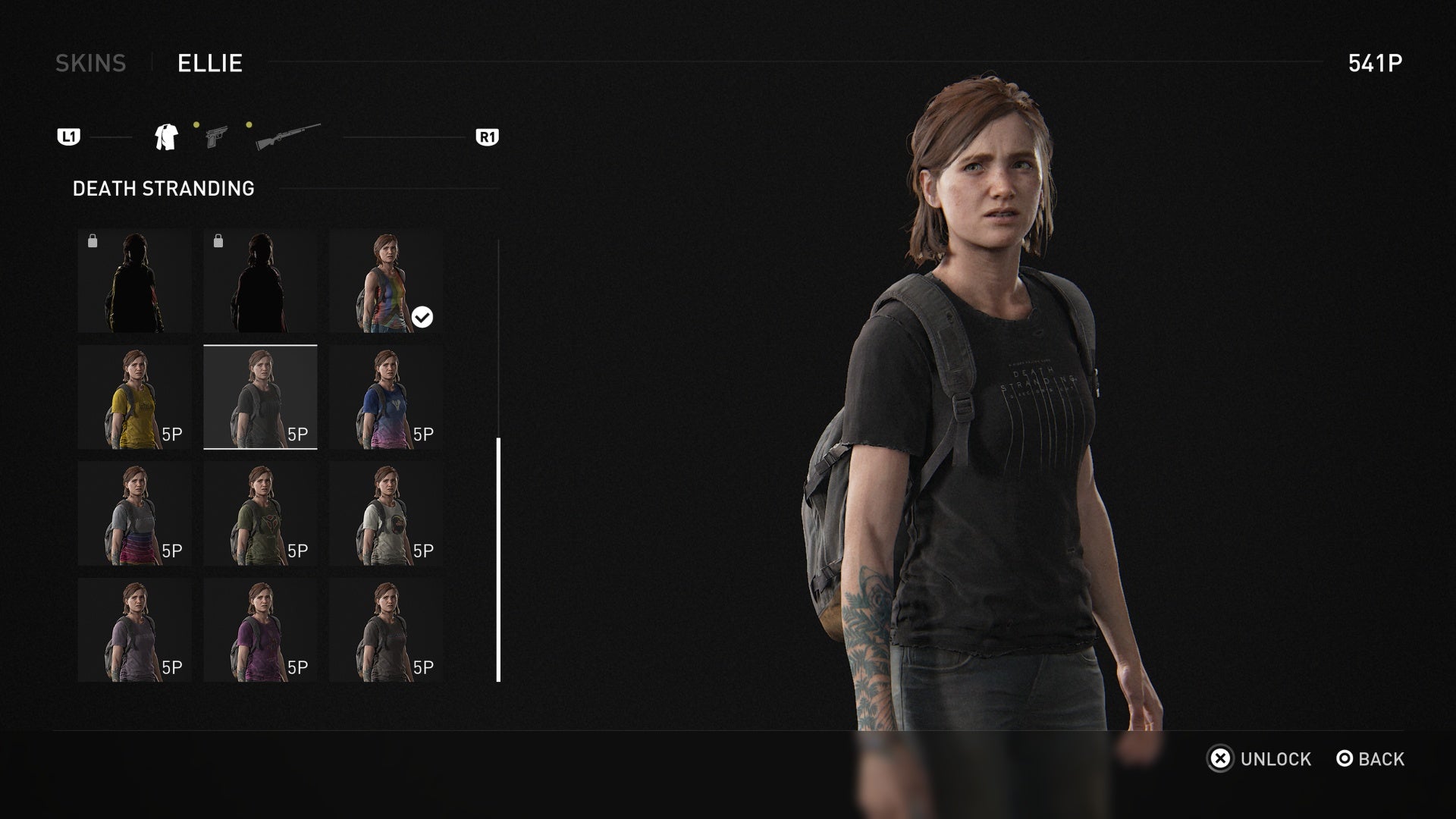Click the DEATH STRANDING section header

(x=163, y=188)
